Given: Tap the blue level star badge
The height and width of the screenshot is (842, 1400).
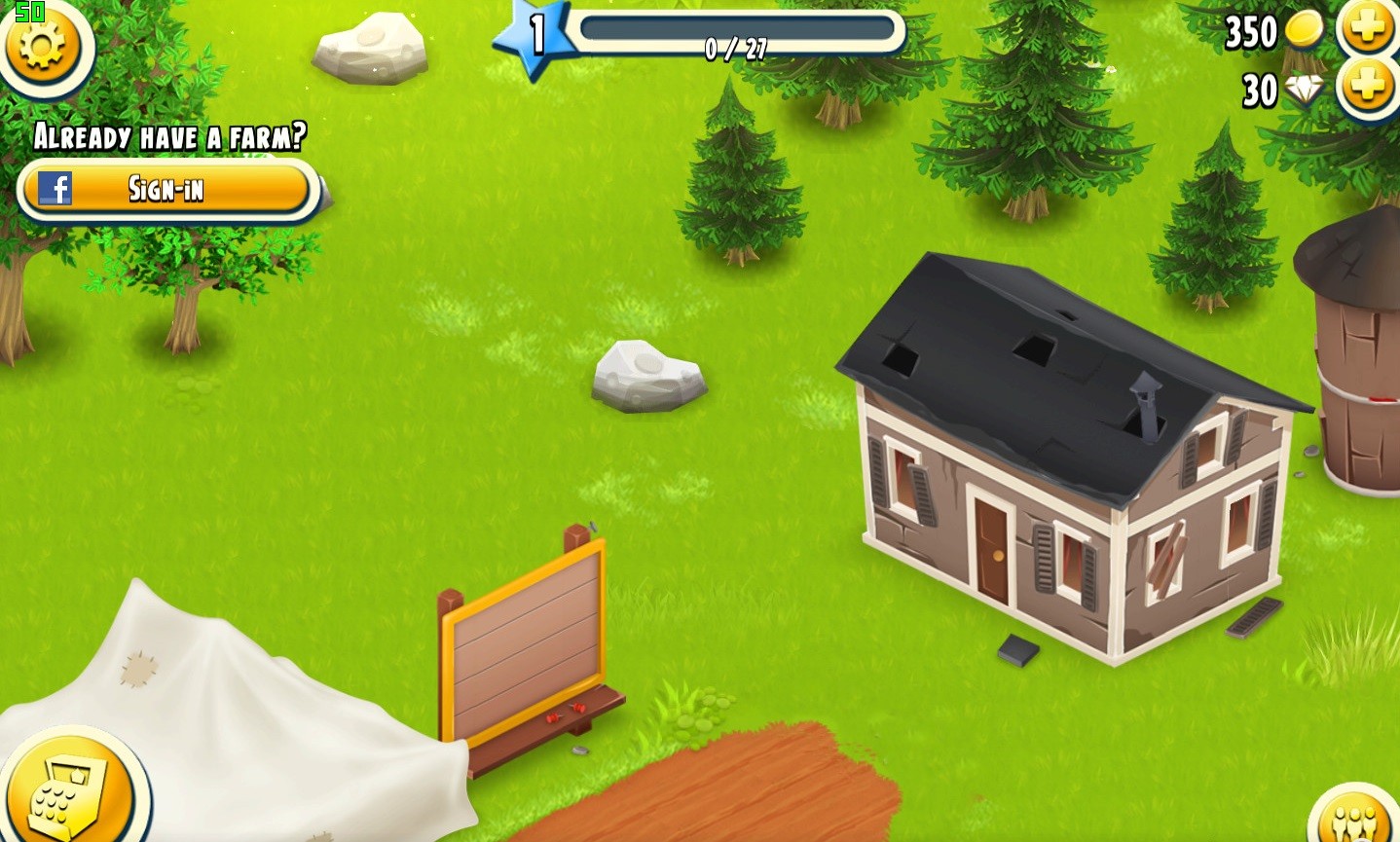Looking at the screenshot, I should (x=531, y=37).
